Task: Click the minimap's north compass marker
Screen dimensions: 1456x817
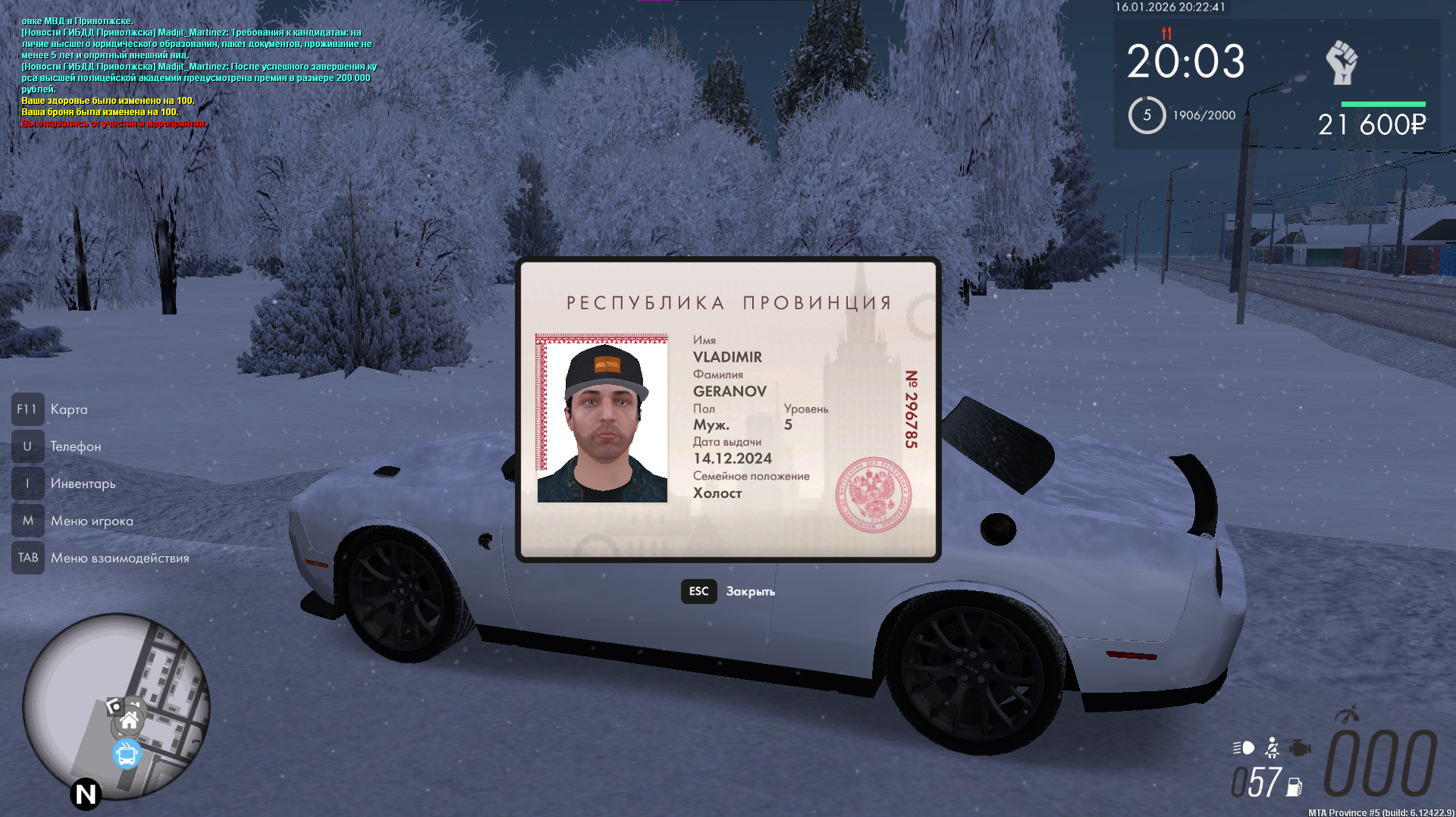Action: tap(86, 794)
